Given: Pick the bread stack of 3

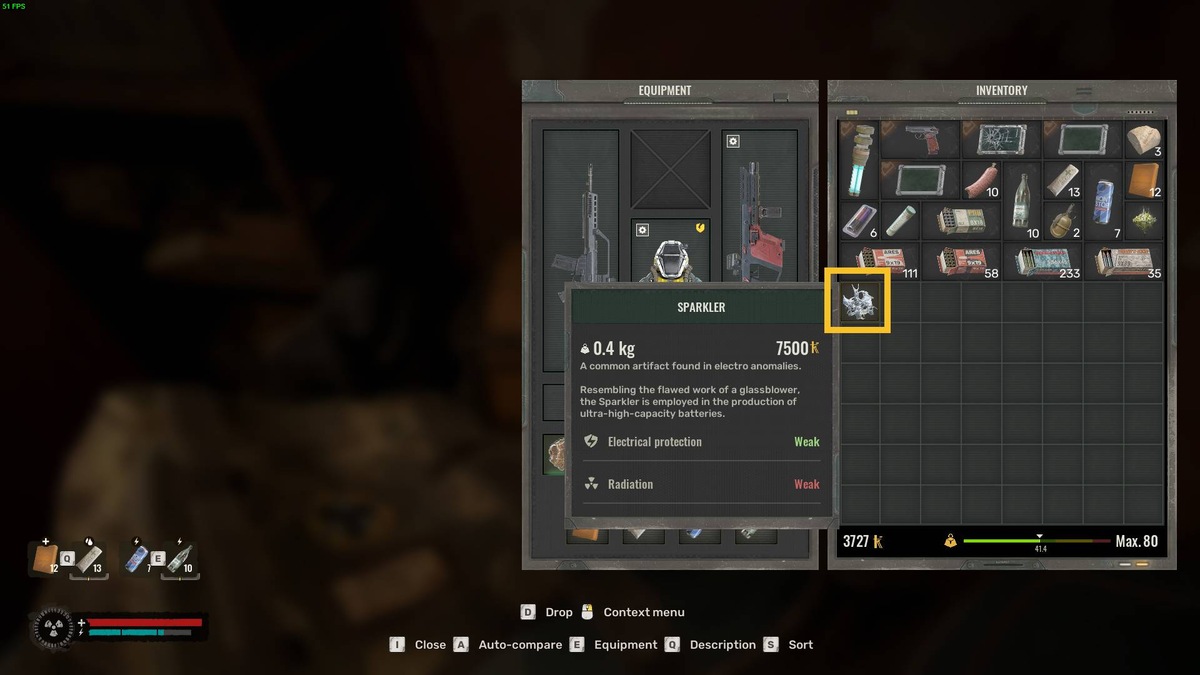Looking at the screenshot, I should tap(1144, 139).
